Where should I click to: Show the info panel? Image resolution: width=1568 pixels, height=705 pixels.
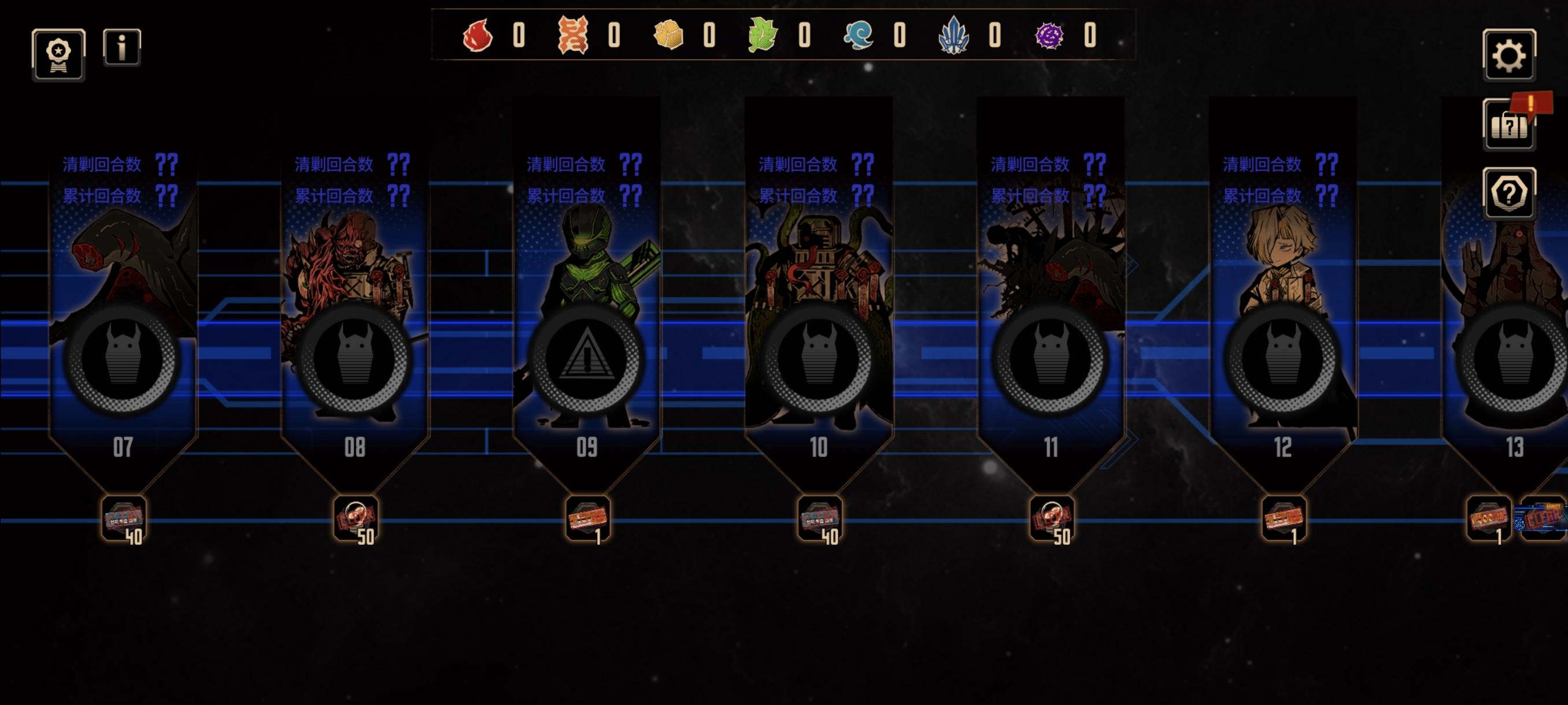pos(122,47)
